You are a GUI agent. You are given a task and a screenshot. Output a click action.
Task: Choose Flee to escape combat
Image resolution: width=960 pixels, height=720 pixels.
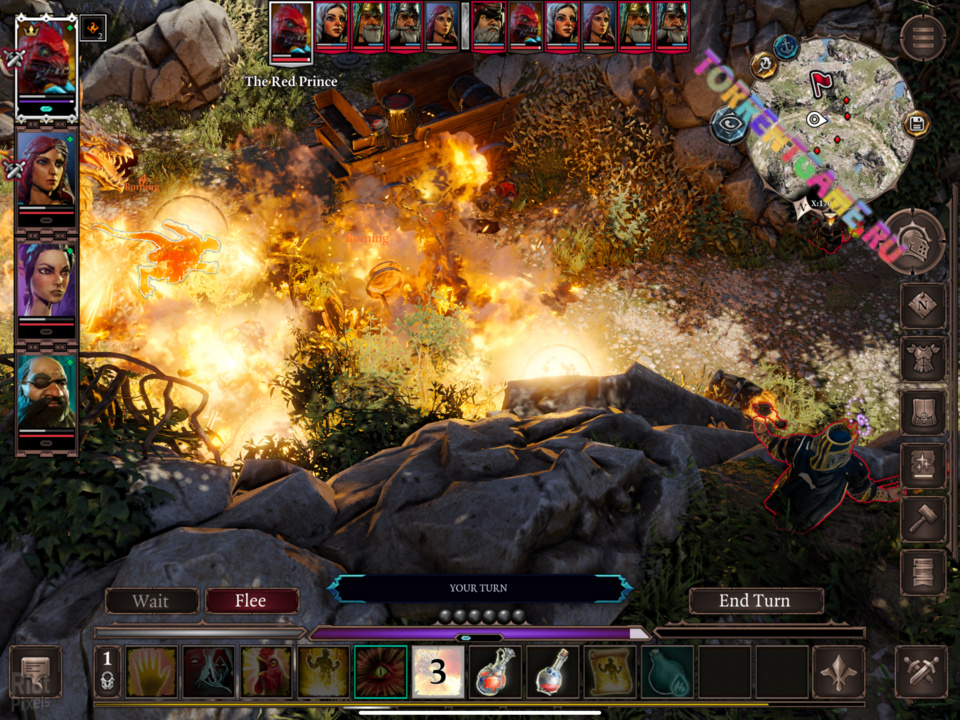[252, 601]
